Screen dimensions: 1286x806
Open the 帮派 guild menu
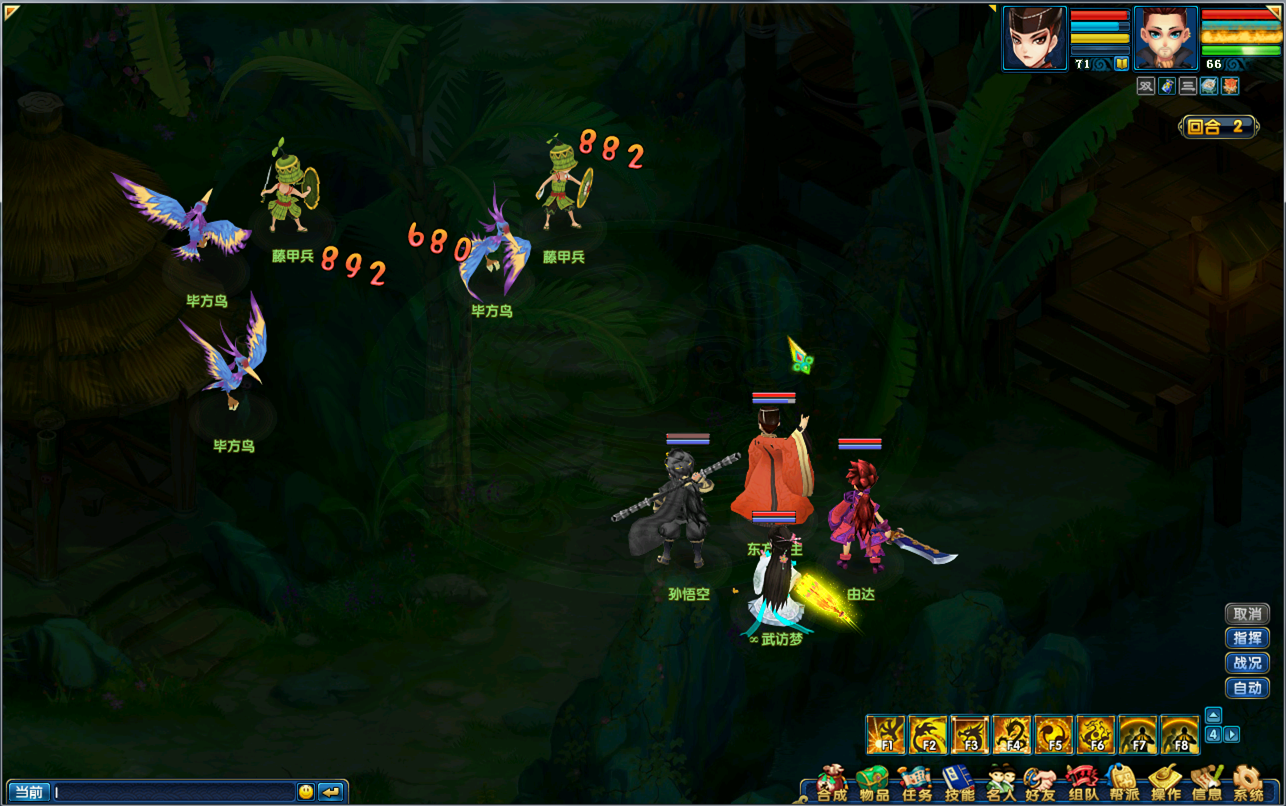click(x=1124, y=784)
